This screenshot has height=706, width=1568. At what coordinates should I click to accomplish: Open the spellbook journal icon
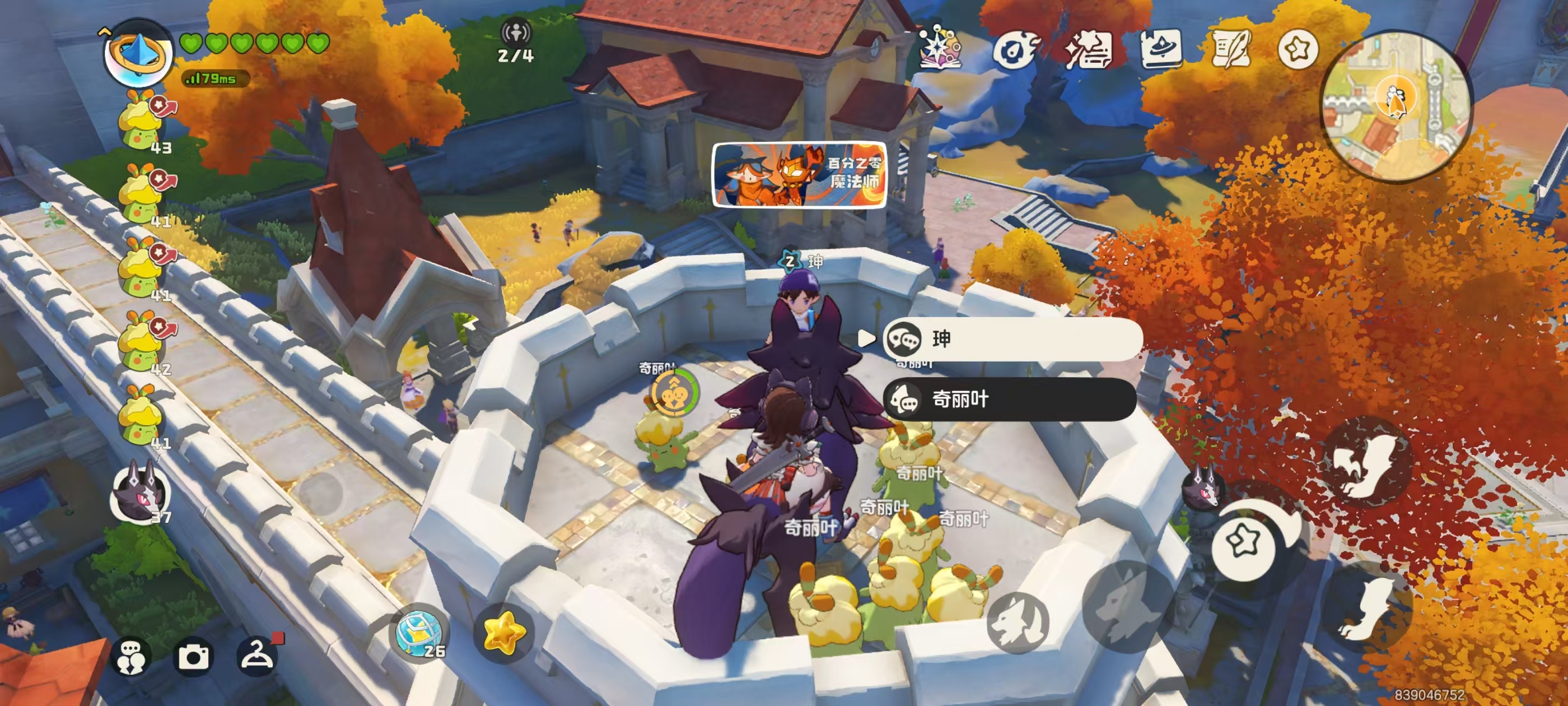(x=1160, y=49)
